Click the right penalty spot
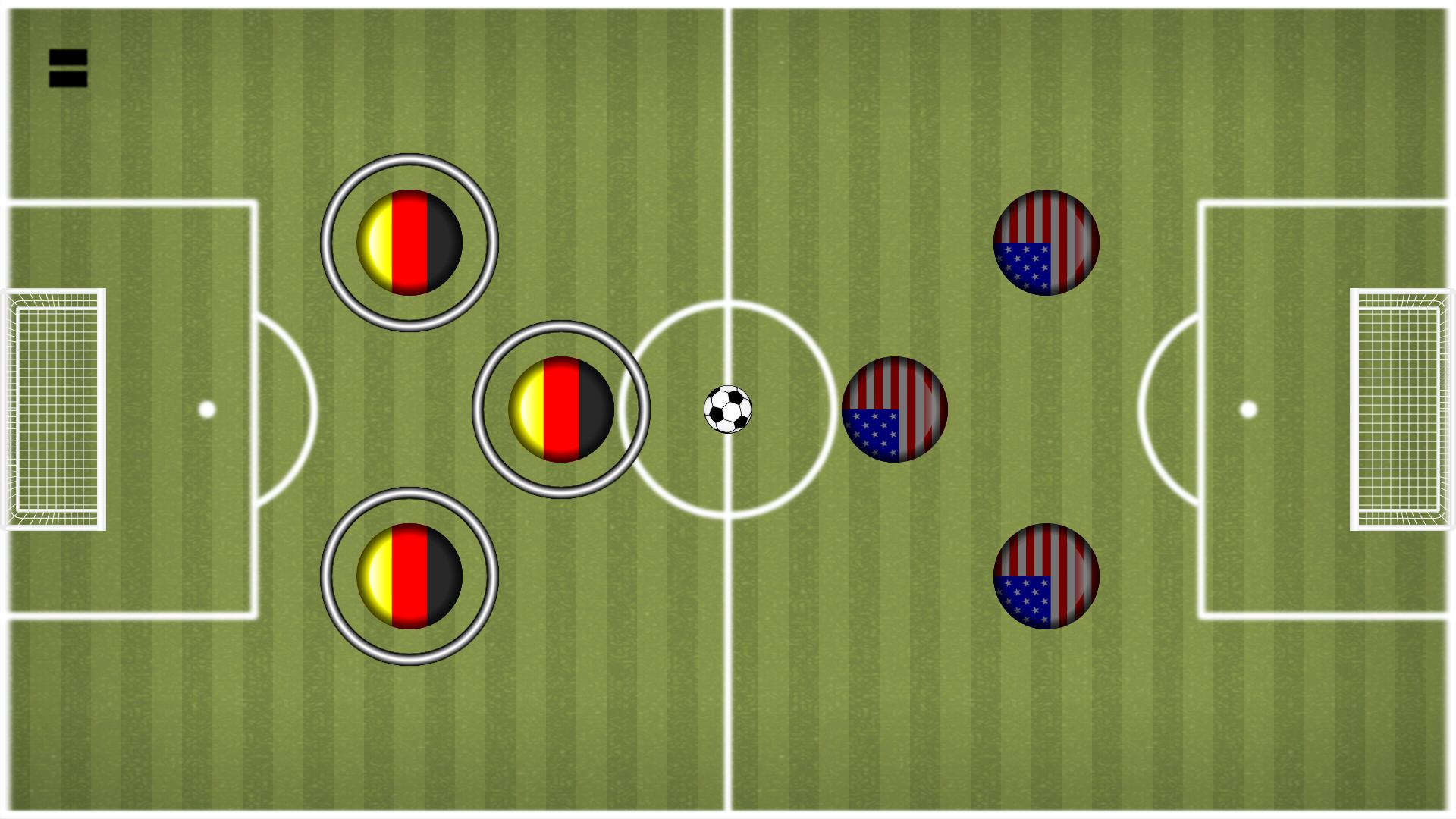 point(1247,409)
